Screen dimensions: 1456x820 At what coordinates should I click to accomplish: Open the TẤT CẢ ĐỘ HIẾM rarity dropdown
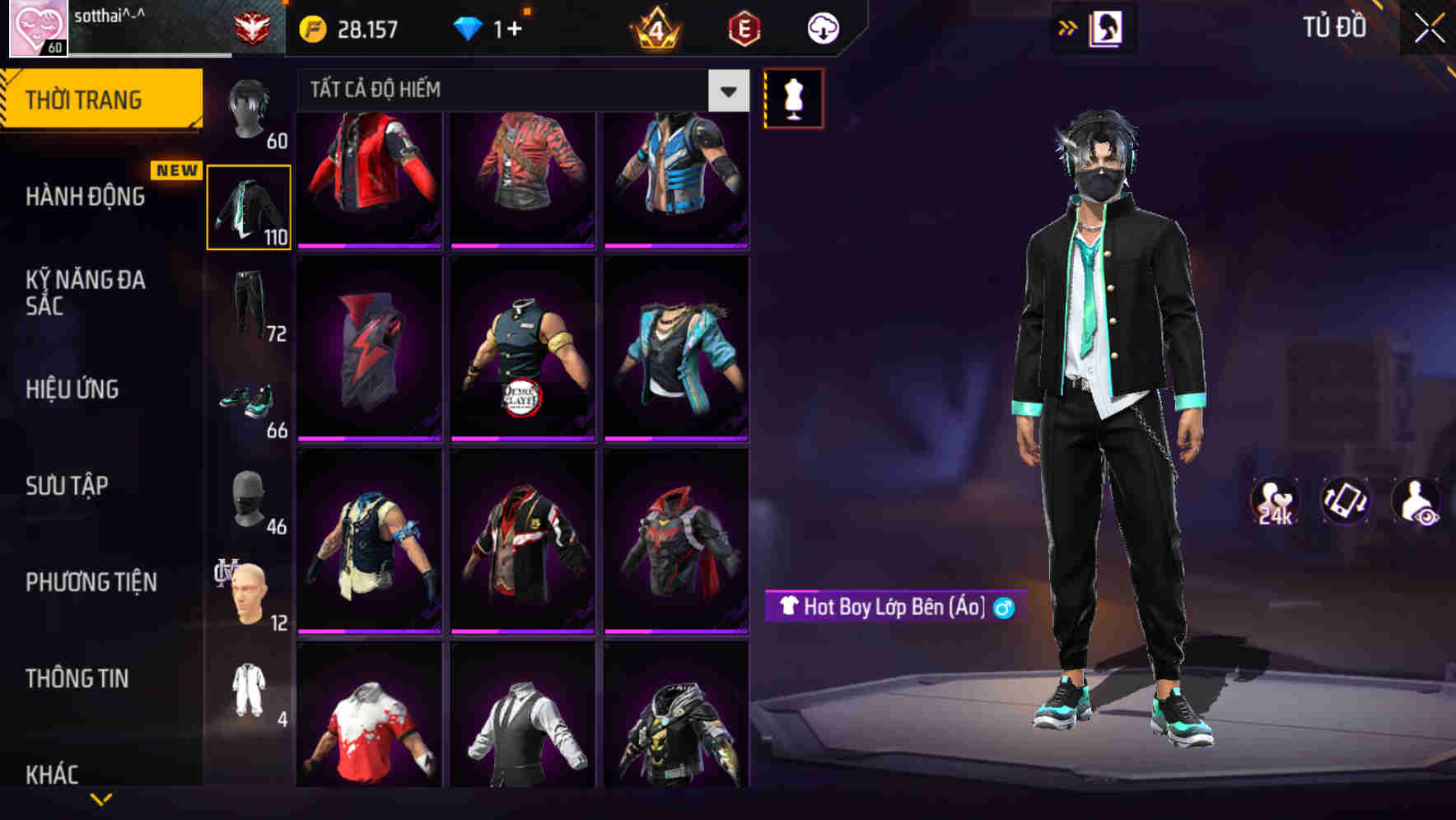511,90
